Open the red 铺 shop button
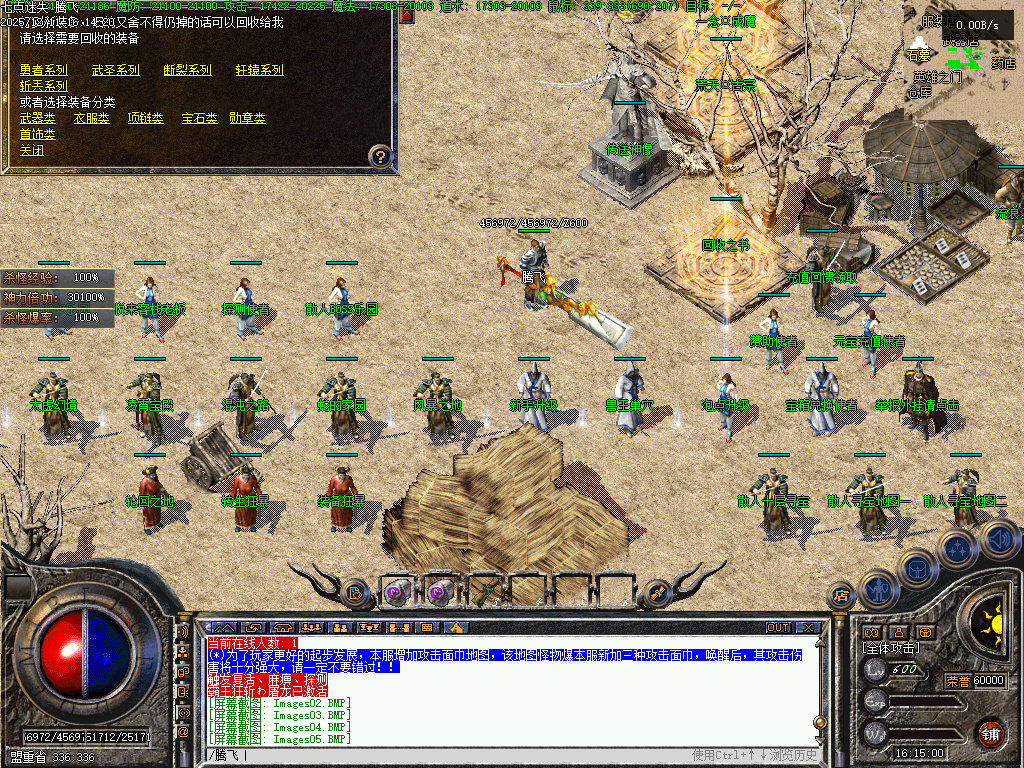The width and height of the screenshot is (1024, 768). (990, 733)
